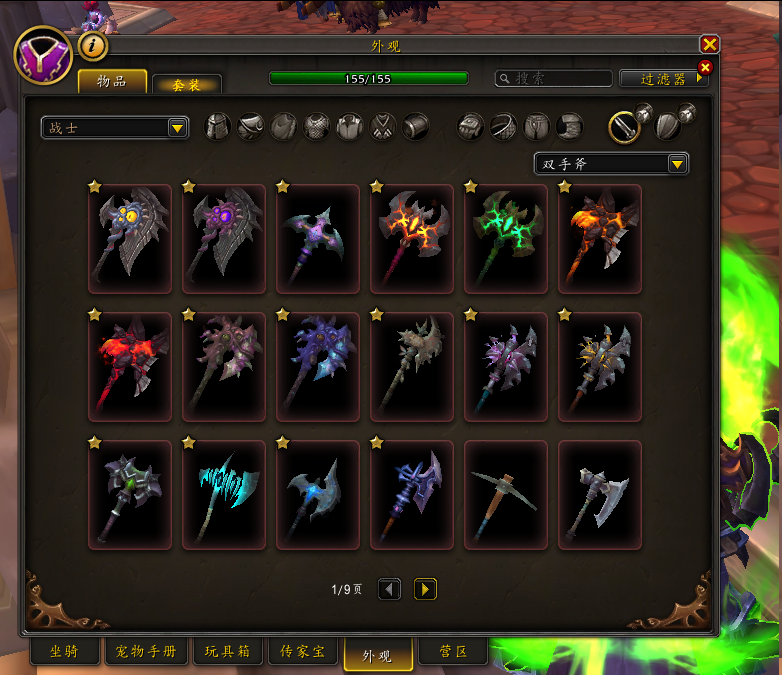Pick the cyan glowing axe appearance
The image size is (782, 675).
pyautogui.click(x=224, y=495)
